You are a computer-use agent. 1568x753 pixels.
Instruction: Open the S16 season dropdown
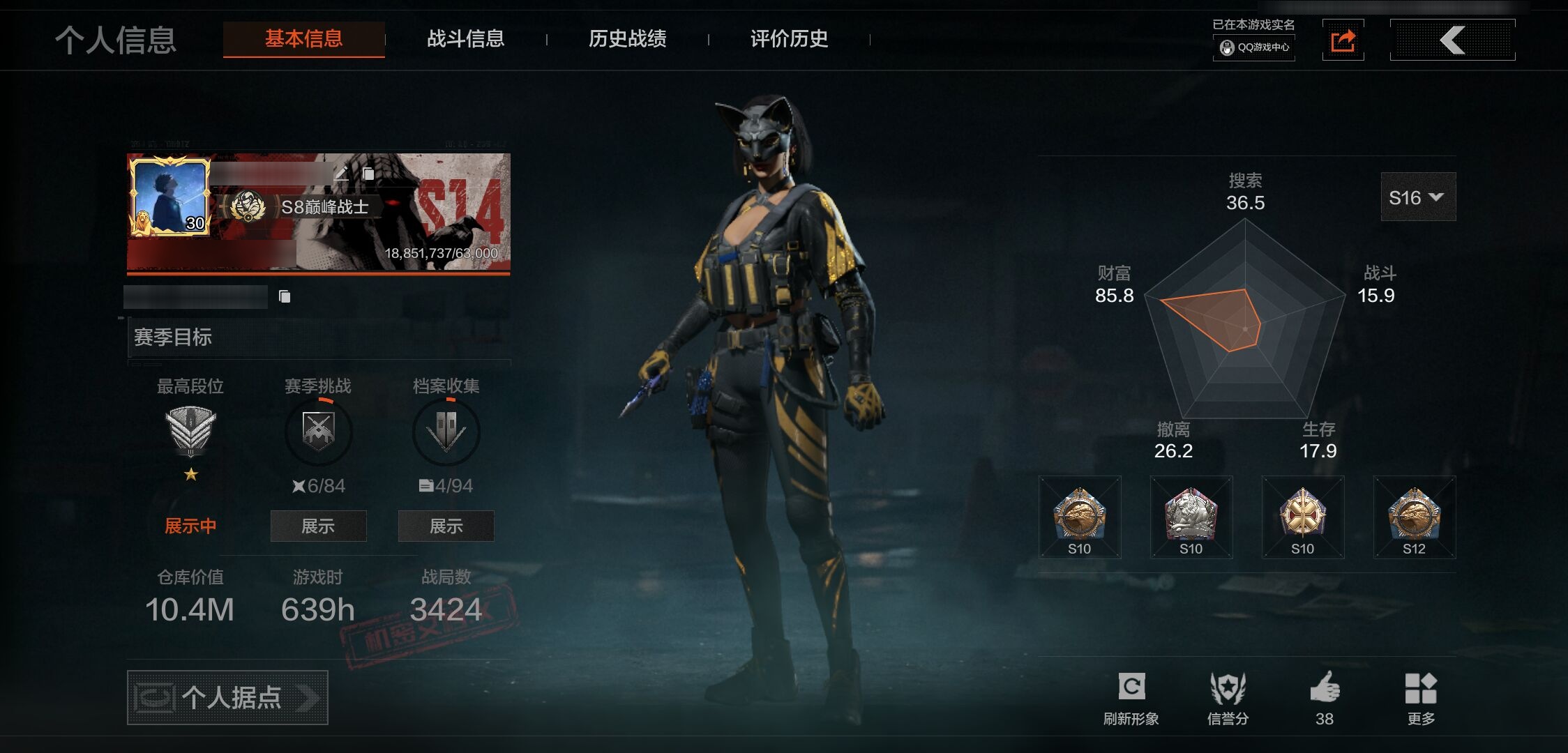(x=1417, y=197)
